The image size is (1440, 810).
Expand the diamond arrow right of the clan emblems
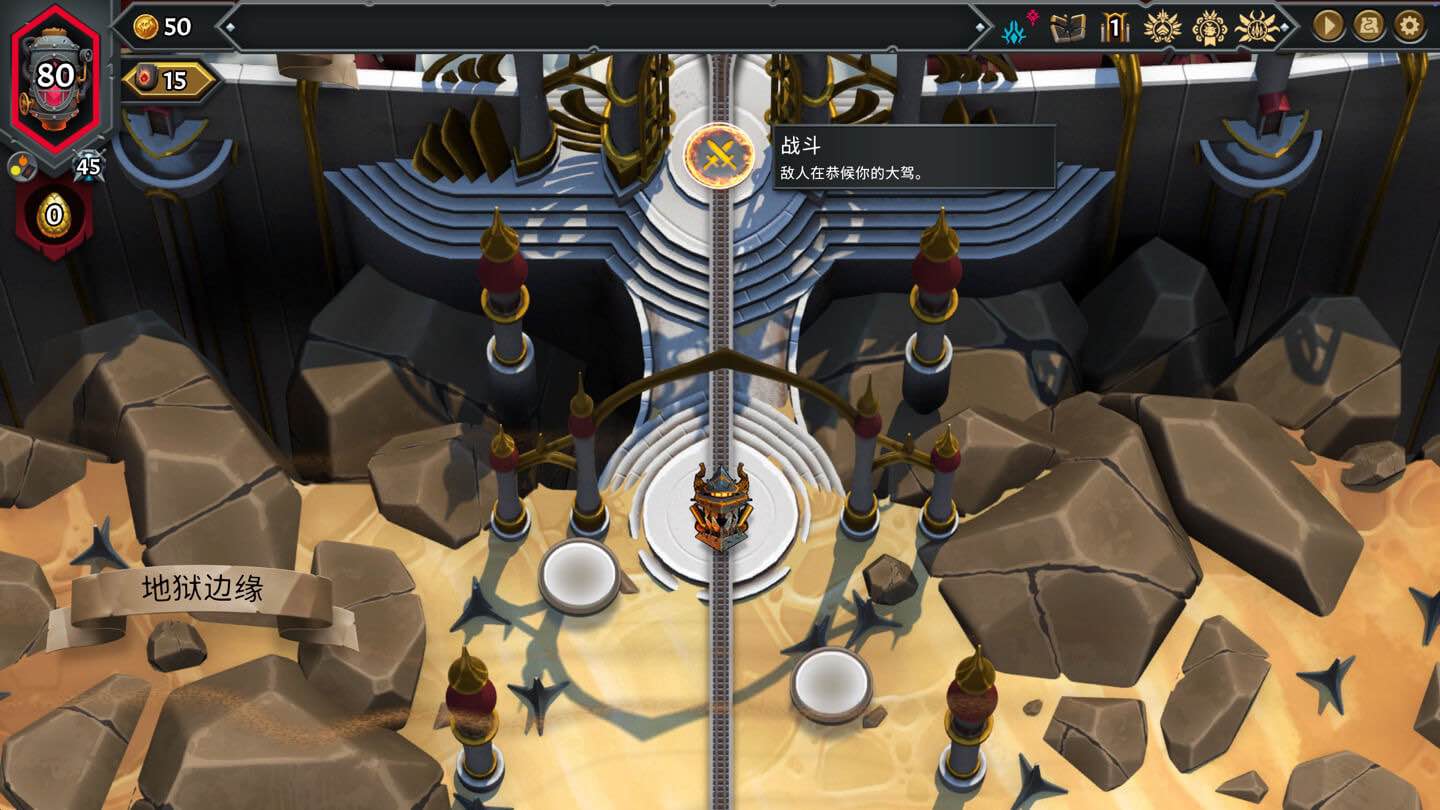[1283, 28]
